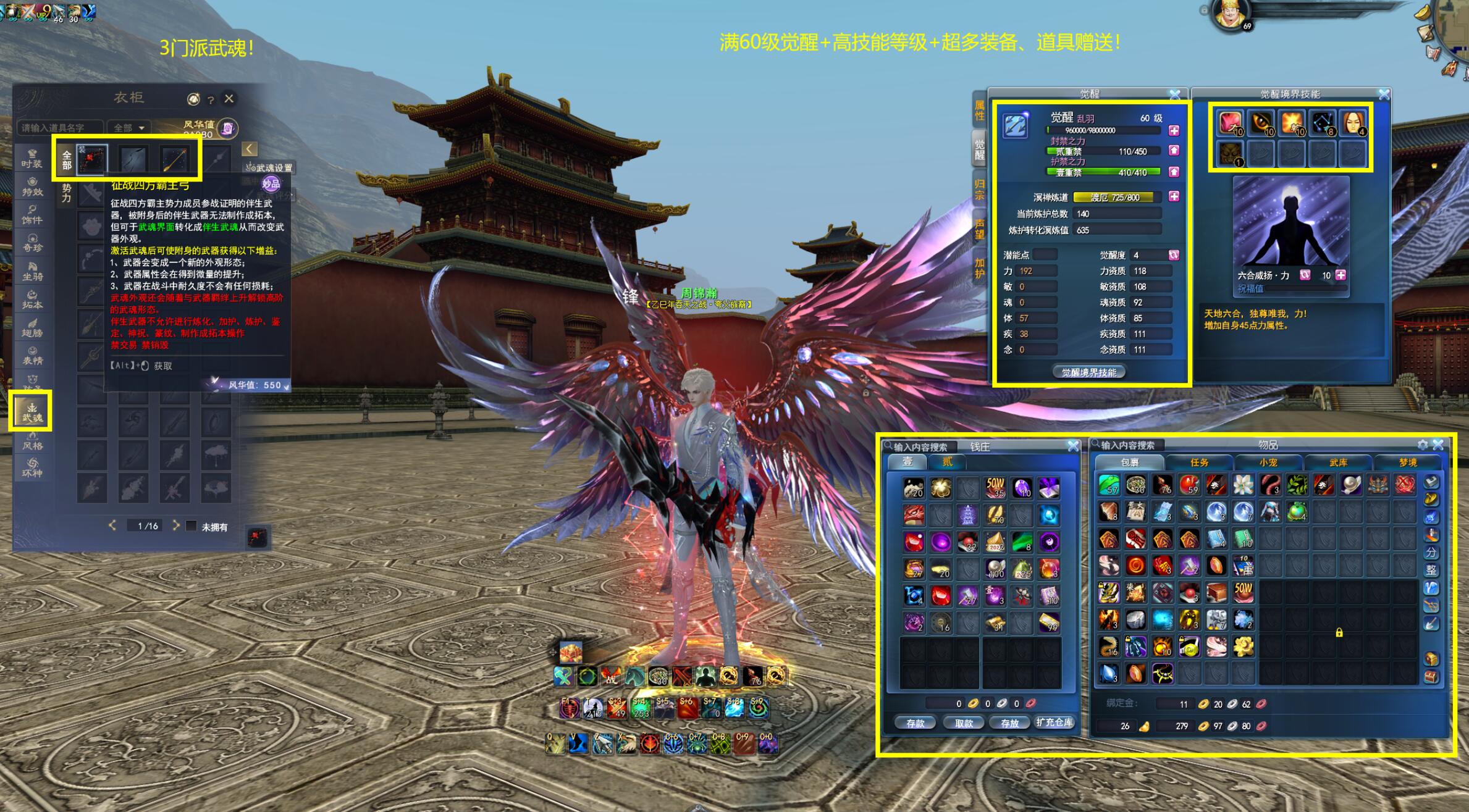This screenshot has width=1469, height=812.
Task: Switch to the 时装 wardrobe category
Action: coord(32,158)
